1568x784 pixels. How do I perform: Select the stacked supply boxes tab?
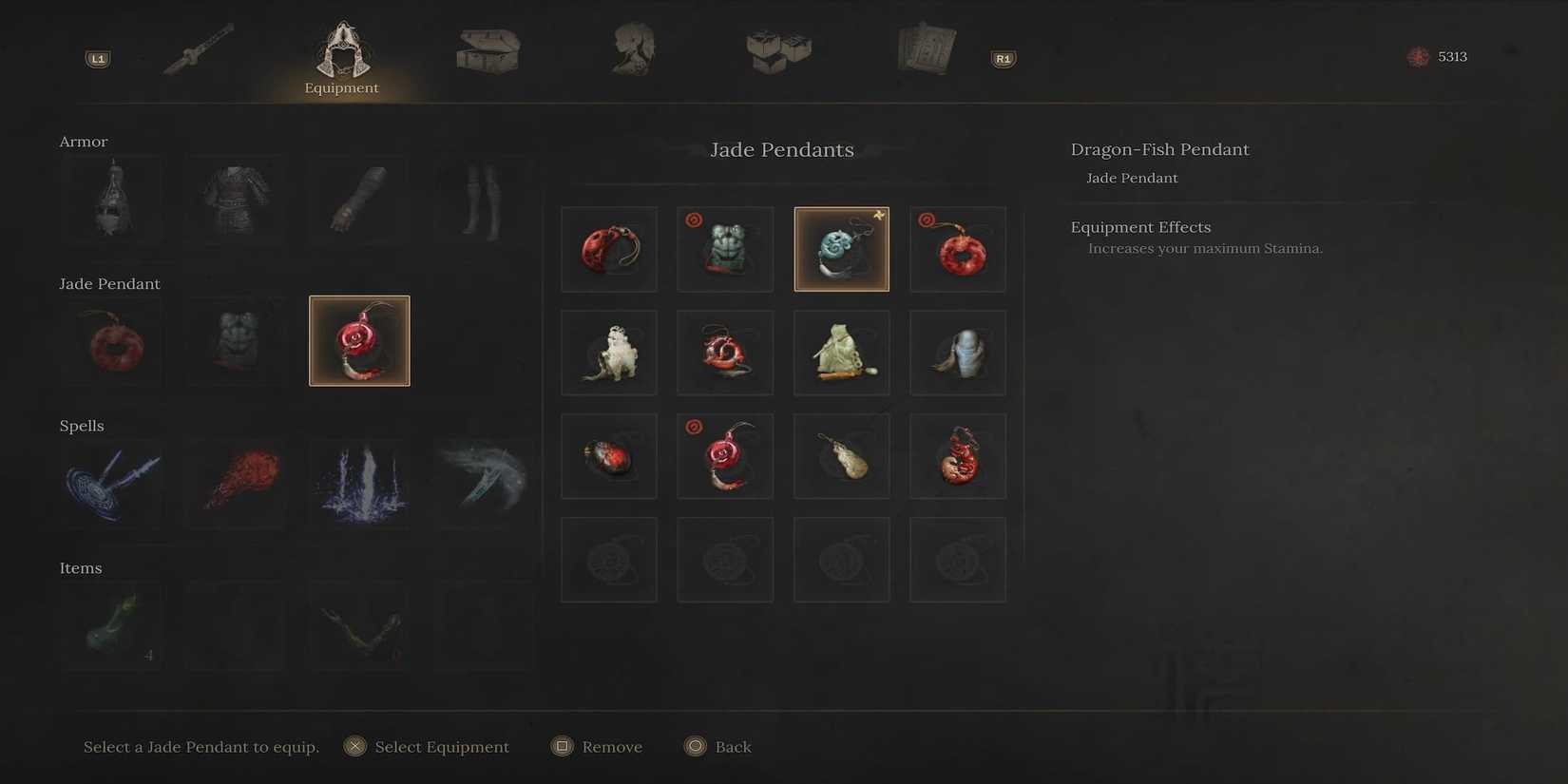pos(777,49)
